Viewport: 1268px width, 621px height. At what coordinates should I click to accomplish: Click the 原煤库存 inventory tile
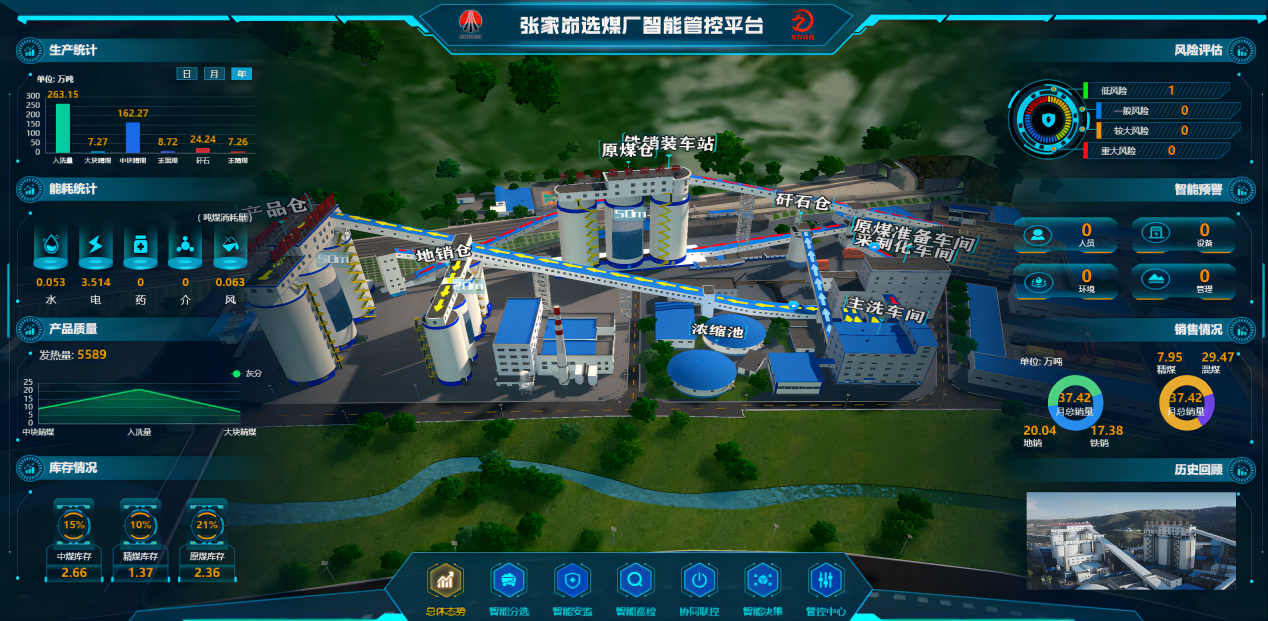[x=207, y=540]
